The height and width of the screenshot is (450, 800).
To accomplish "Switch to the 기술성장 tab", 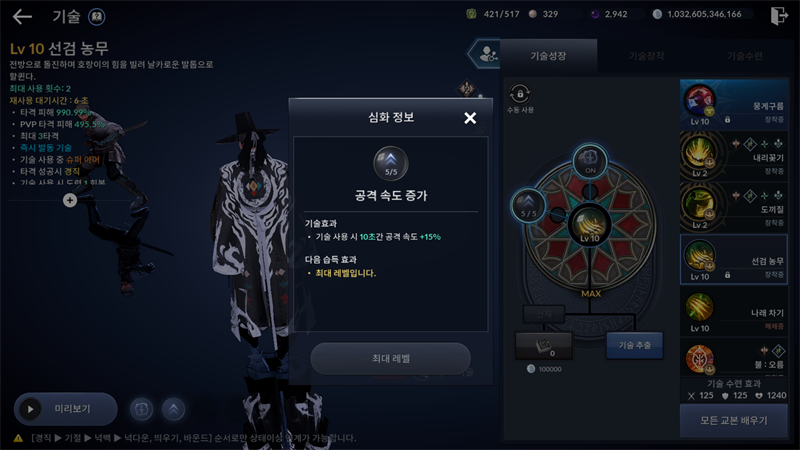I will (x=548, y=56).
